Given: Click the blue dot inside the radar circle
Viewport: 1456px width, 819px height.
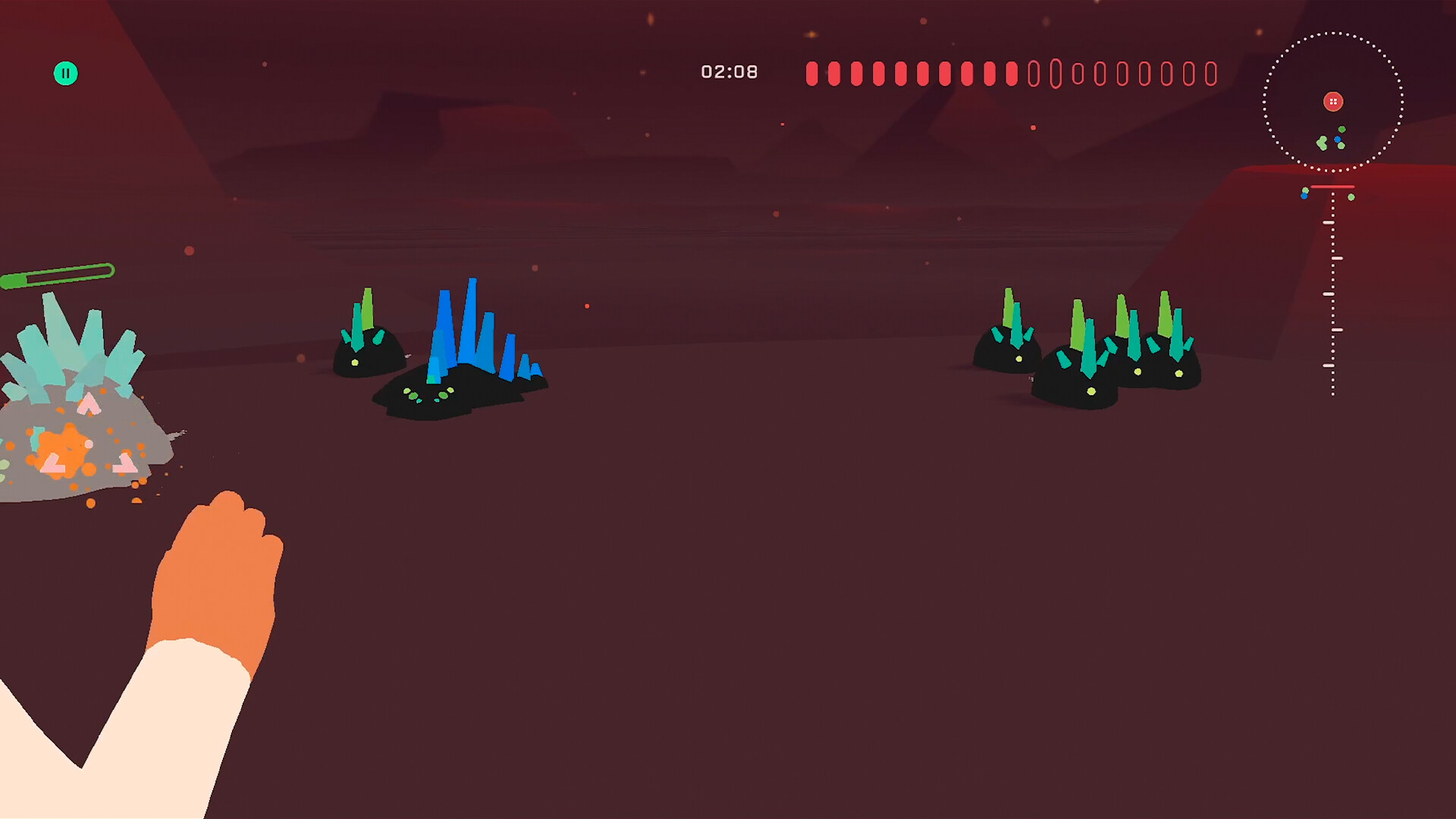Looking at the screenshot, I should [1339, 139].
